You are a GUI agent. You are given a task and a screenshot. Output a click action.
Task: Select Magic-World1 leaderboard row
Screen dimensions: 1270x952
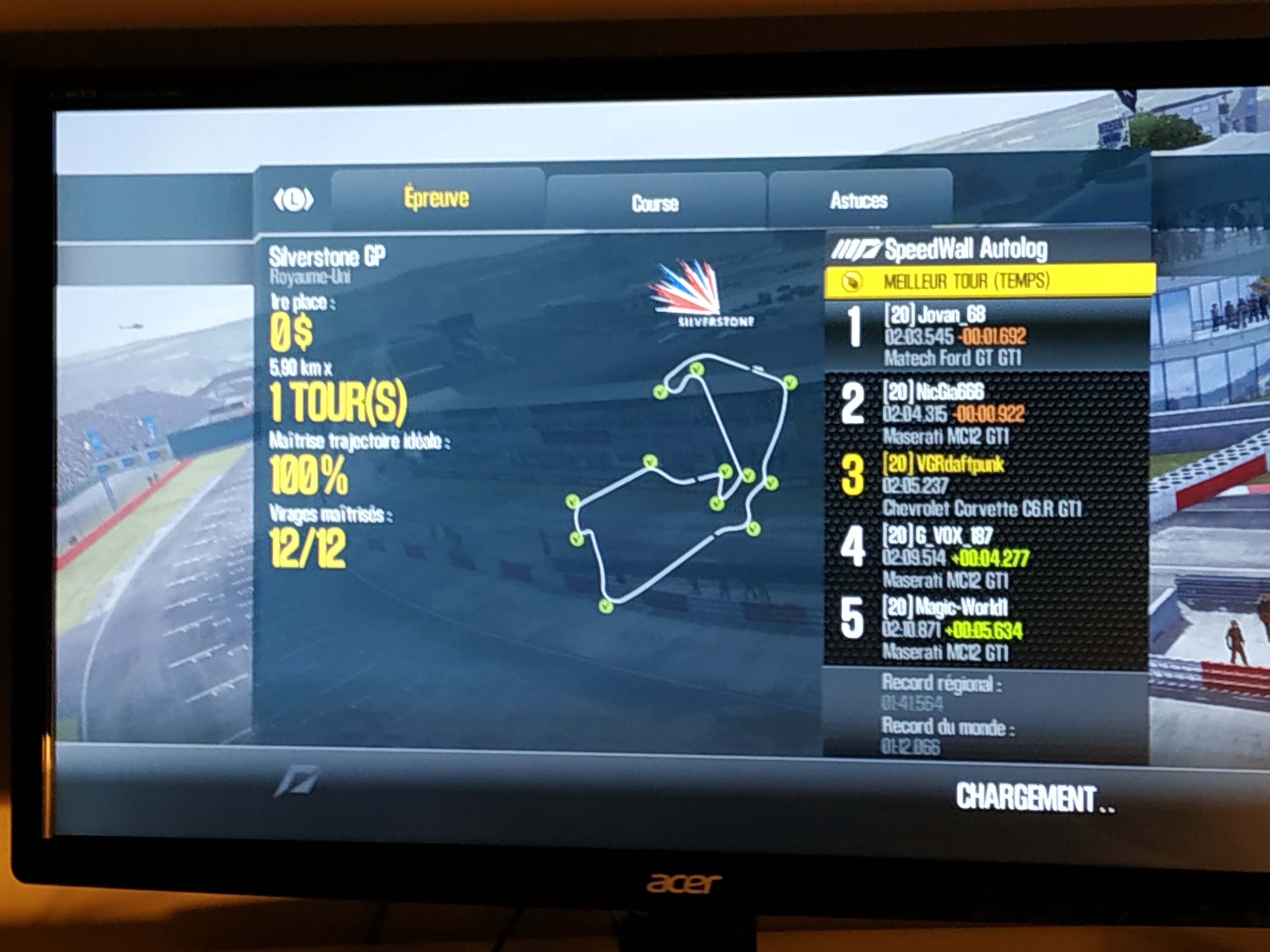pyautogui.click(x=986, y=630)
